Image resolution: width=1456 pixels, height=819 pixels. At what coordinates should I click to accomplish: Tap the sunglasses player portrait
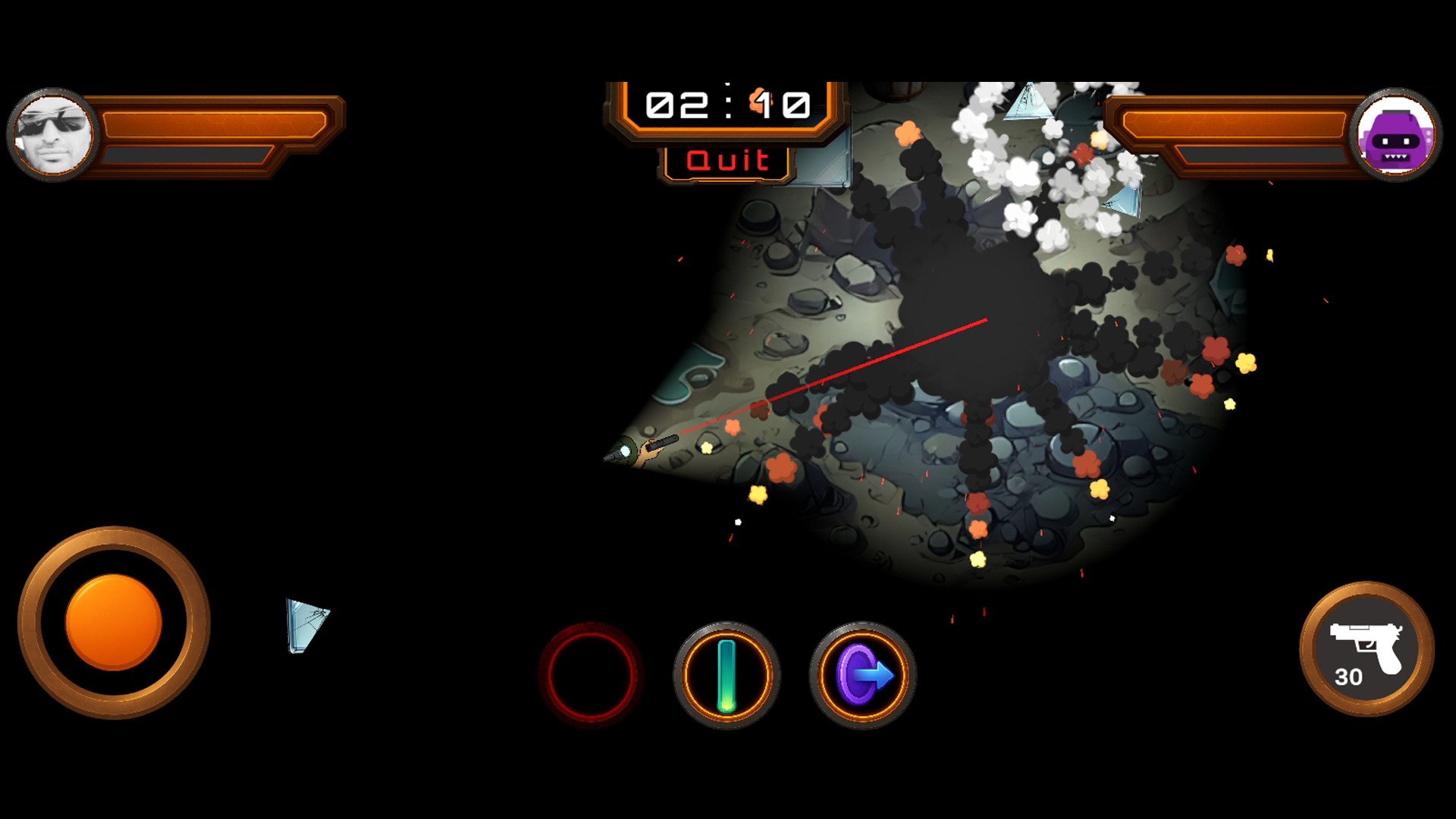tap(53, 135)
